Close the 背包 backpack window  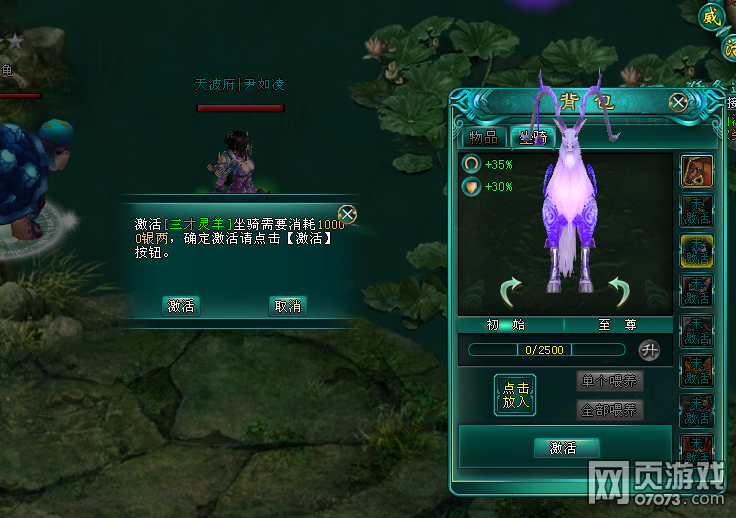tap(679, 101)
